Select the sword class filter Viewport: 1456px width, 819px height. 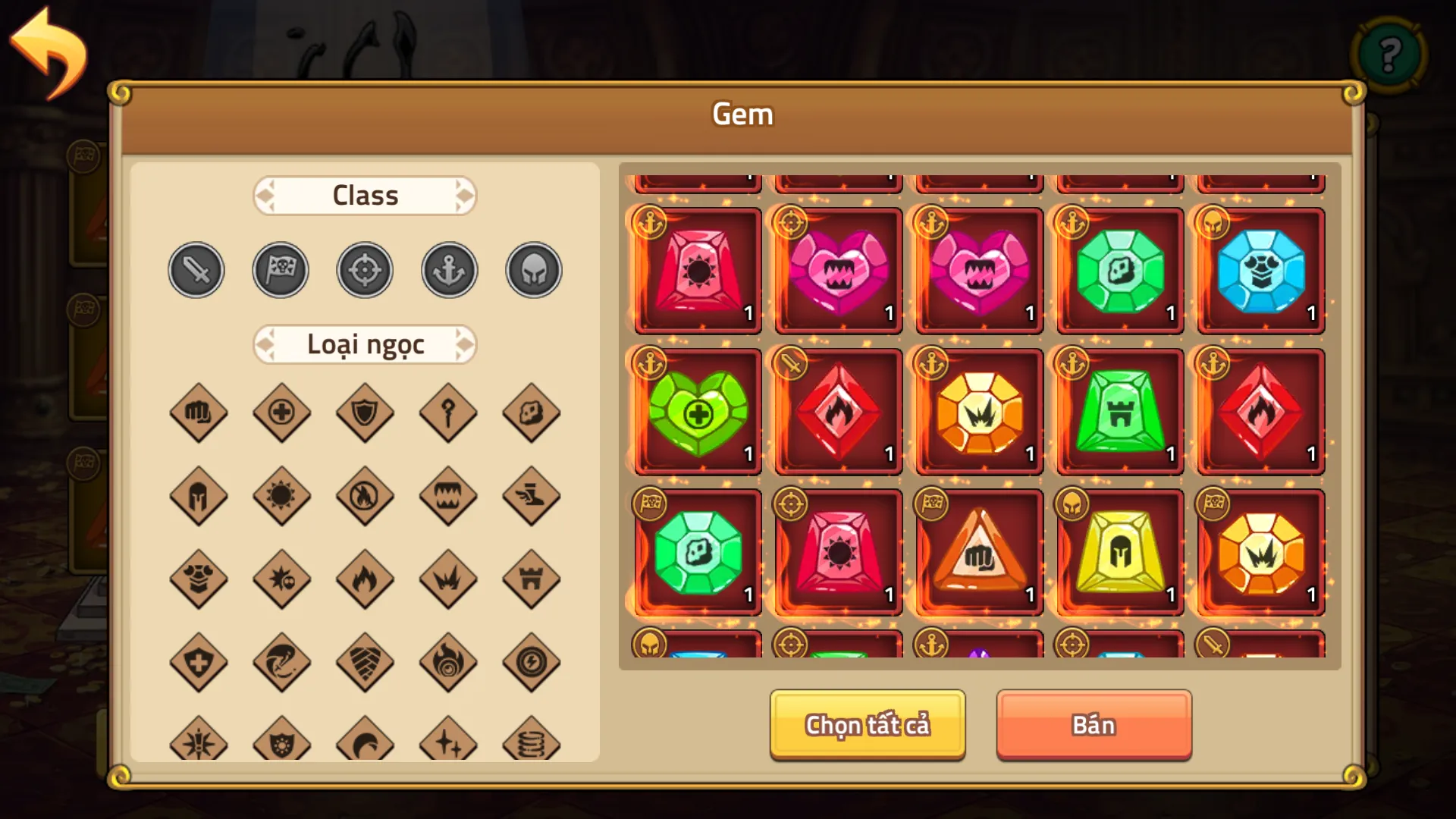click(x=196, y=269)
